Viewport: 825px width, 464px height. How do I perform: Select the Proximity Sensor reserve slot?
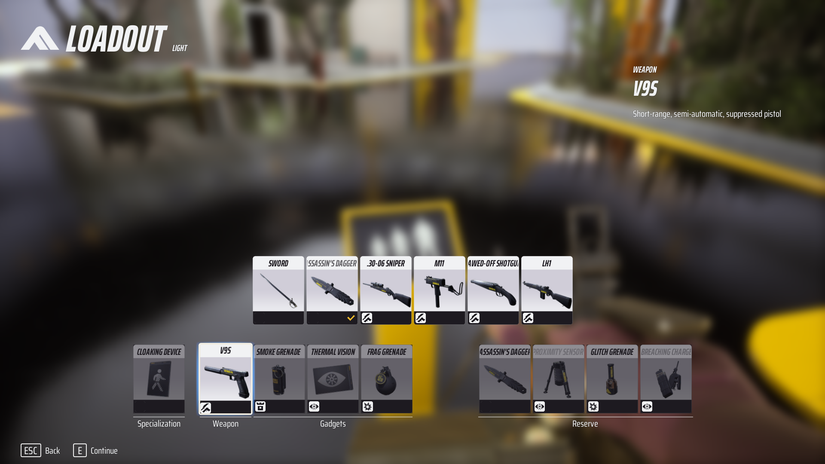[558, 380]
